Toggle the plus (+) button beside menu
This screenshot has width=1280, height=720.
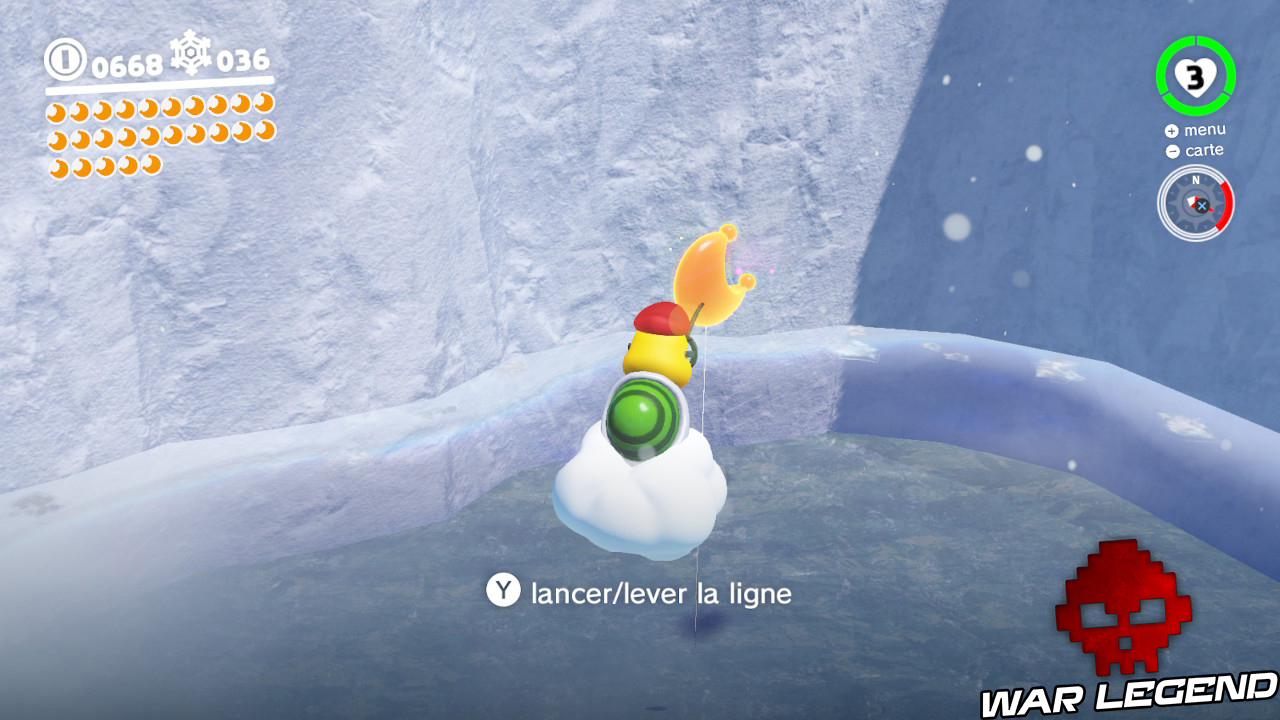coord(1172,131)
